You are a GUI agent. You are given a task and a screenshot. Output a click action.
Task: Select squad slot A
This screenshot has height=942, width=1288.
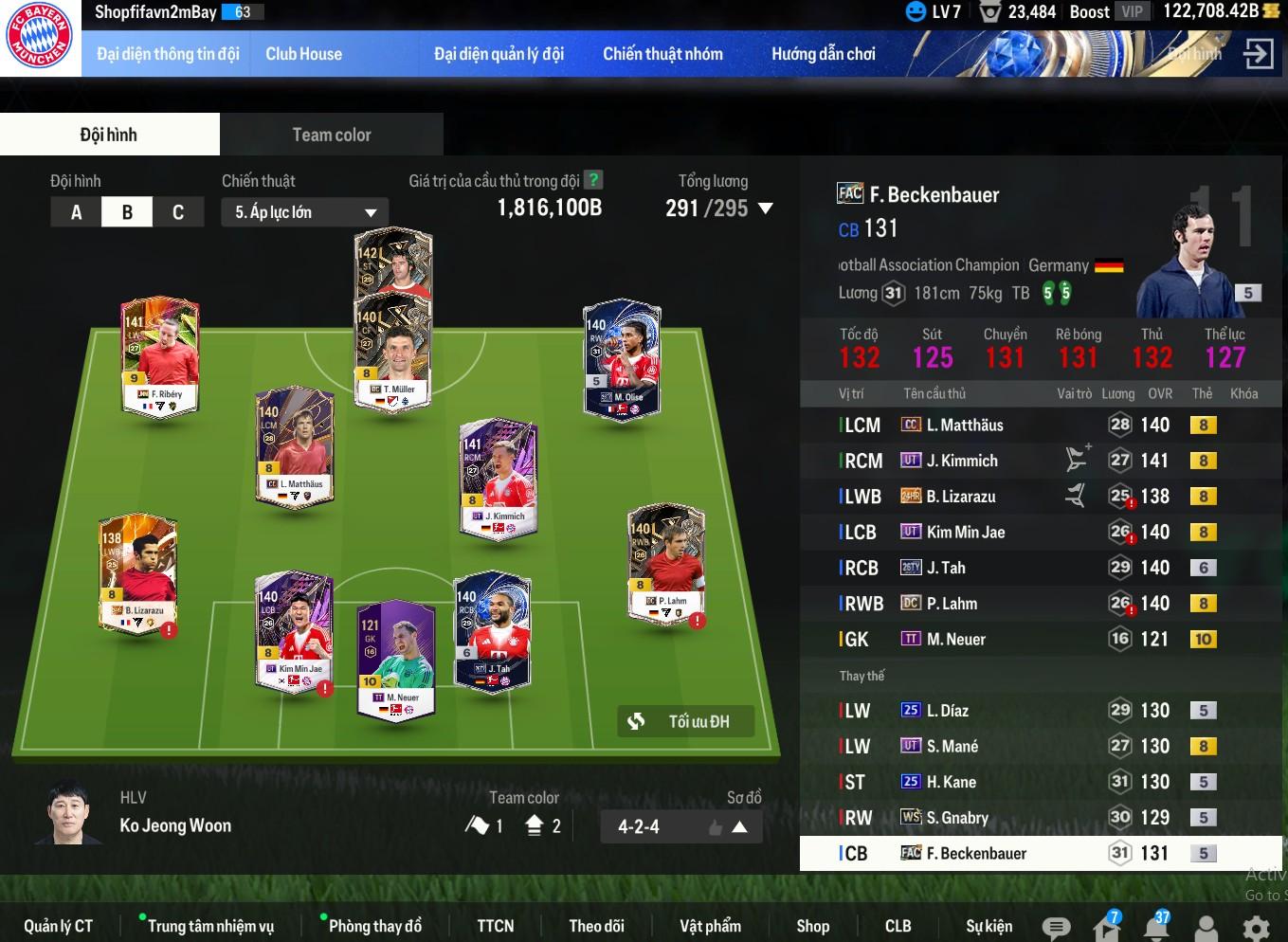(77, 212)
